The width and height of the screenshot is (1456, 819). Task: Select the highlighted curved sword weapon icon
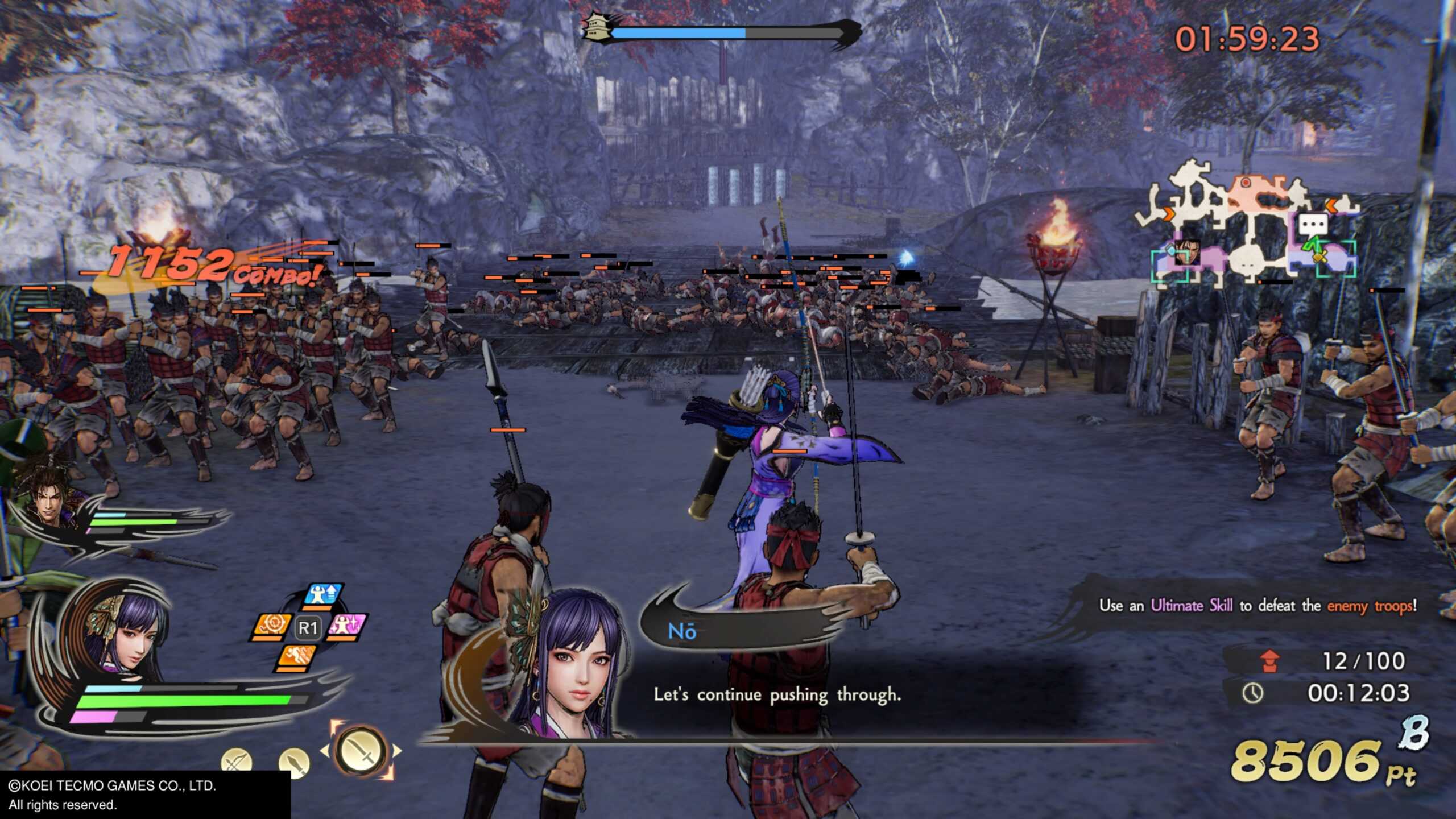tap(361, 751)
